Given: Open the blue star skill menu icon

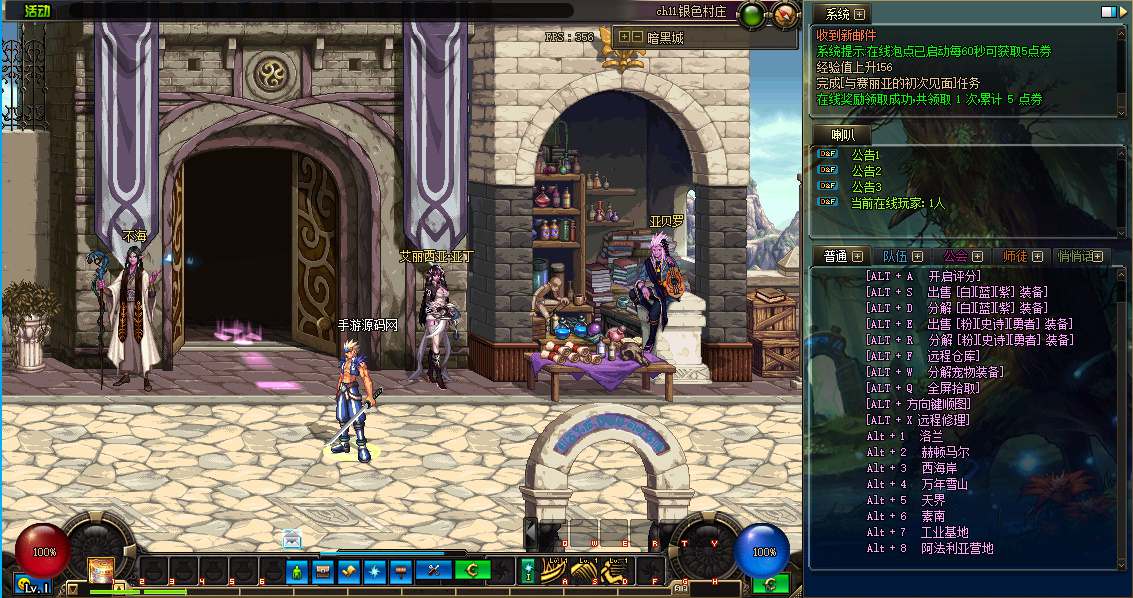Looking at the screenshot, I should click(x=375, y=571).
